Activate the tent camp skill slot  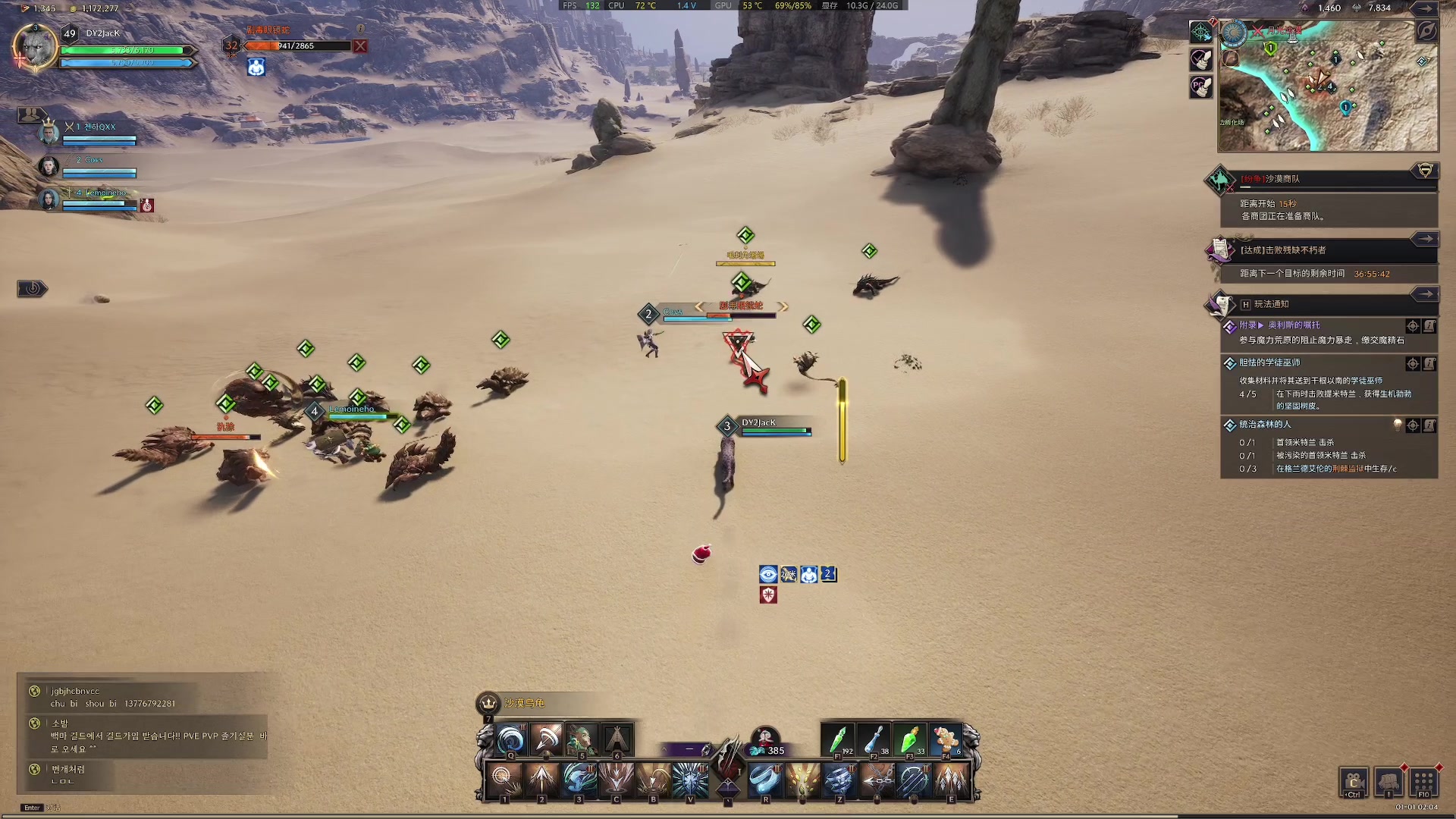[x=617, y=739]
